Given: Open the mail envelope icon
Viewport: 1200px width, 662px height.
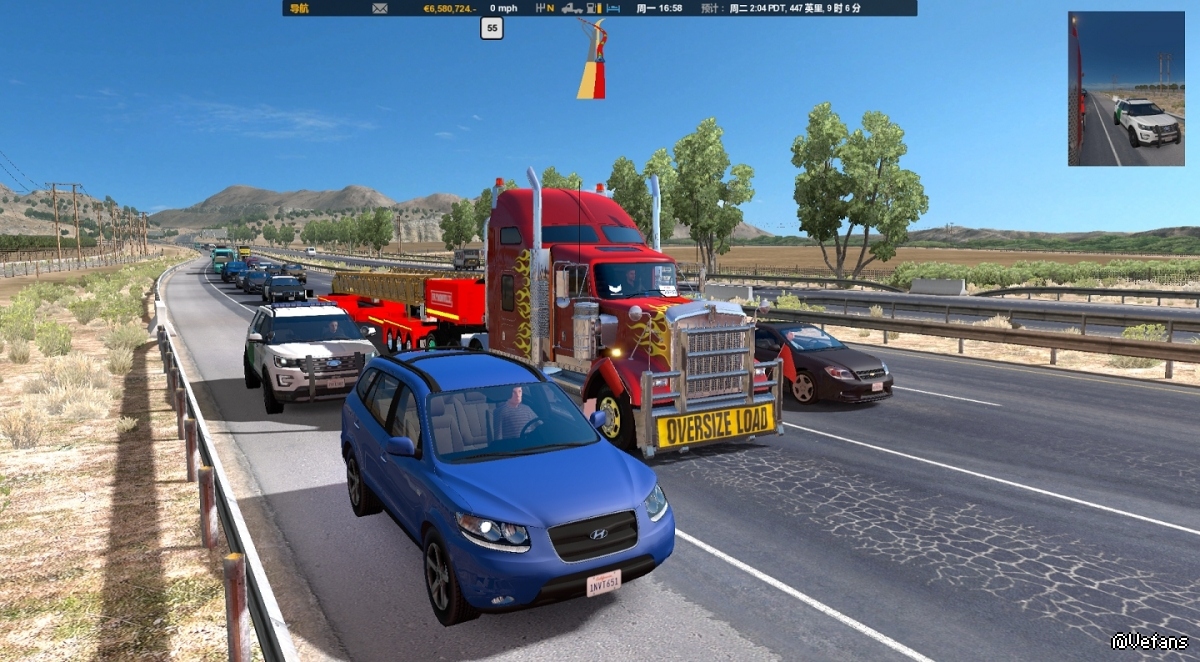Looking at the screenshot, I should (x=380, y=8).
